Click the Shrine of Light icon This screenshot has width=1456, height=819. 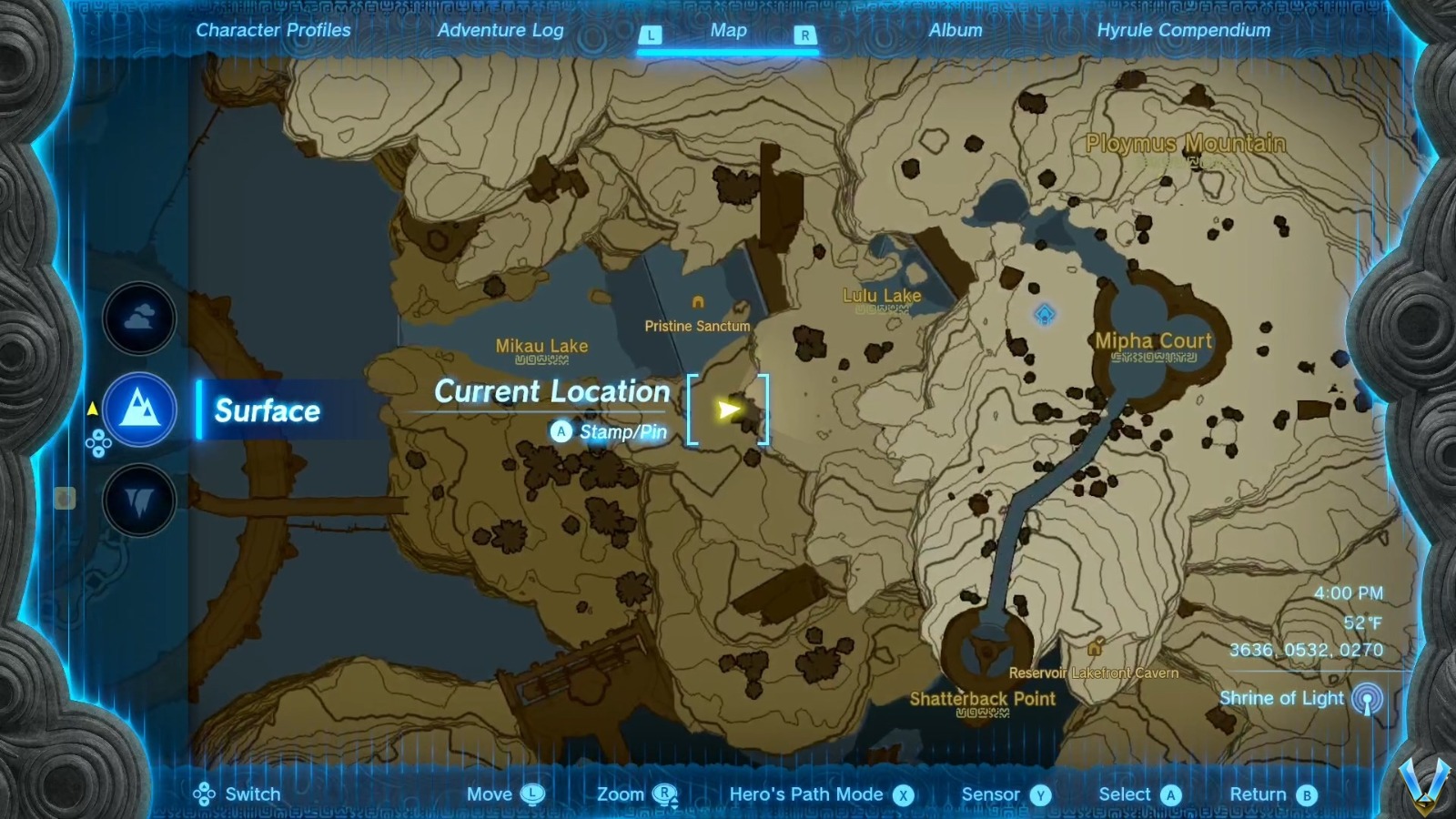pos(1367,701)
